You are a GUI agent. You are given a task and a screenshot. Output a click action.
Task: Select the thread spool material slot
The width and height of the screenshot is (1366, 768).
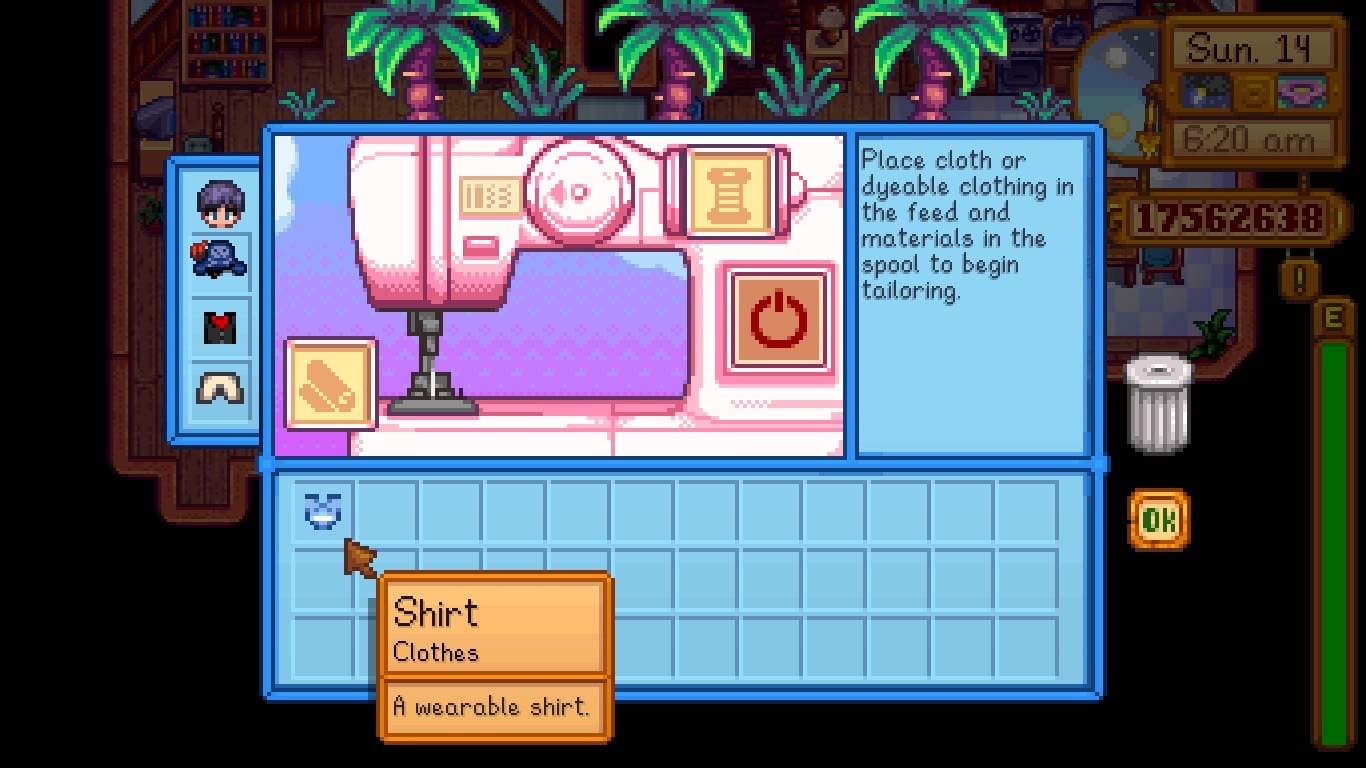tap(733, 192)
